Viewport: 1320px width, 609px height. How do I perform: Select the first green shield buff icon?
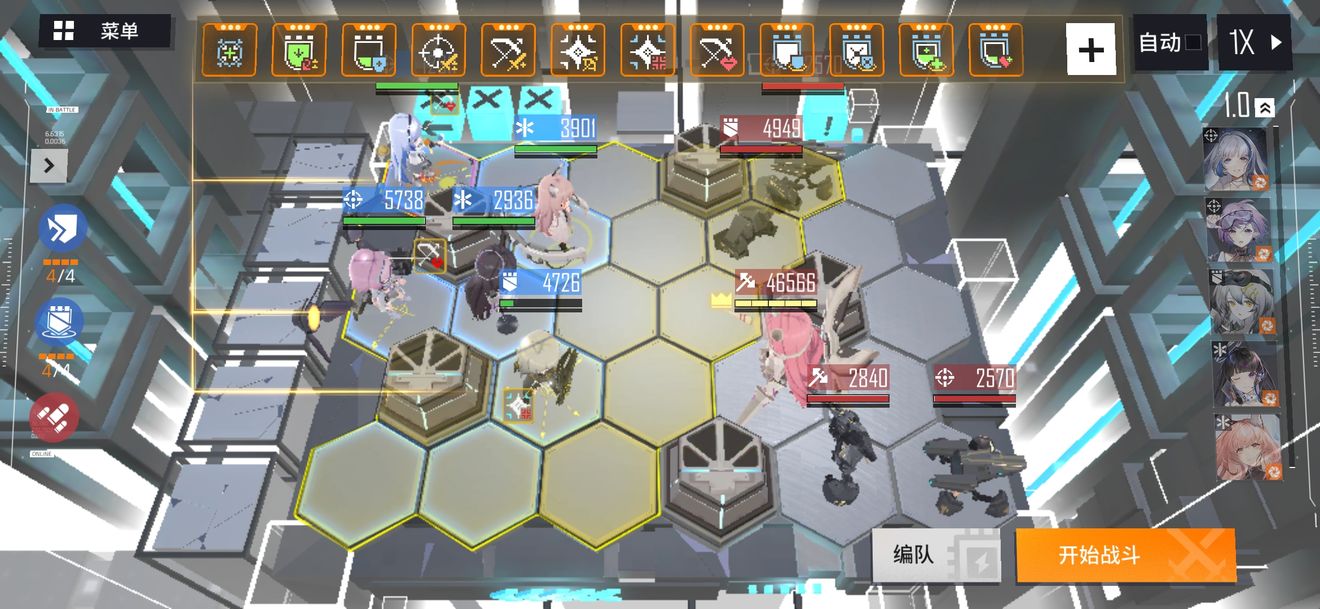[299, 50]
